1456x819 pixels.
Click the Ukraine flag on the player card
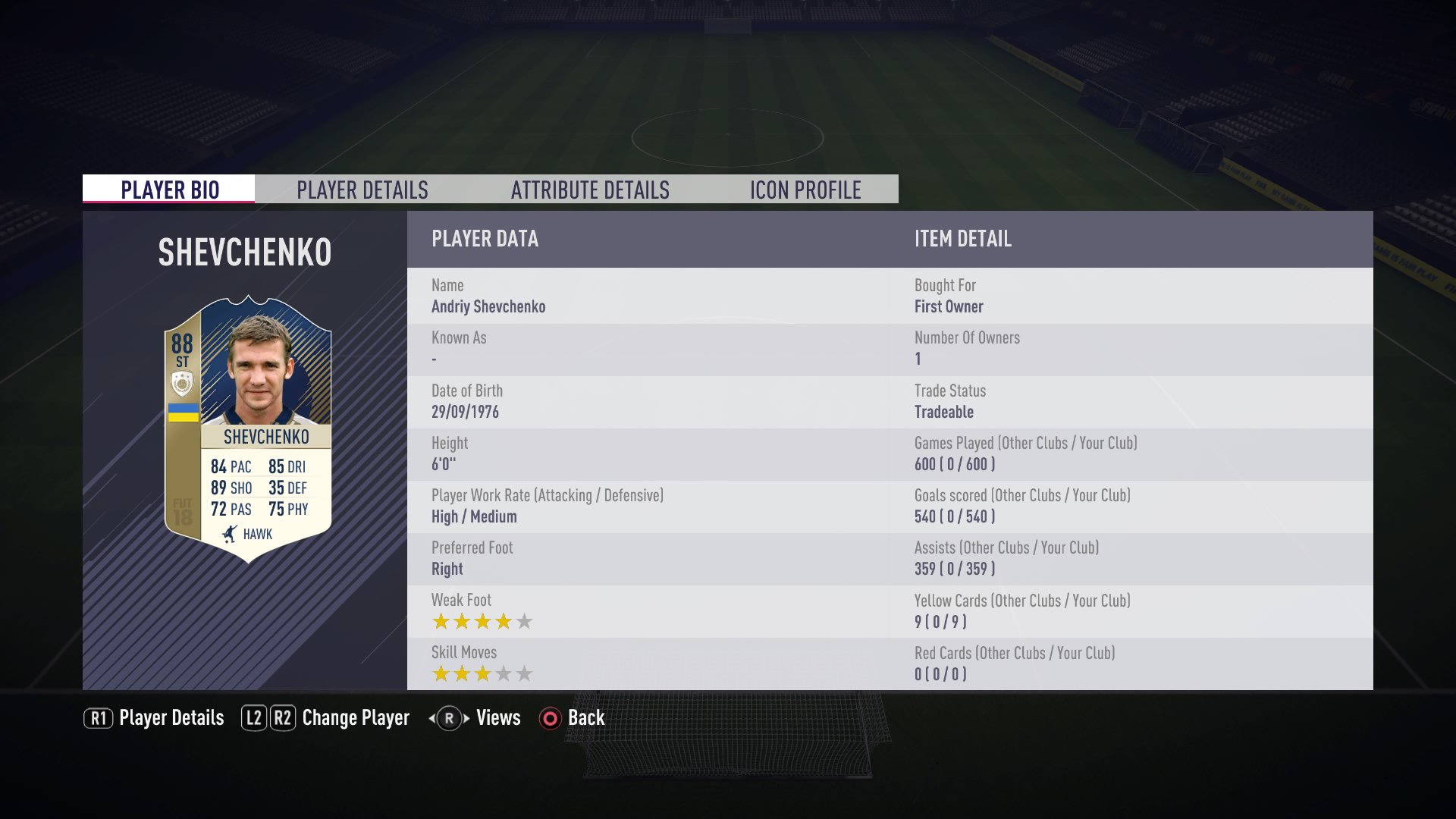(184, 412)
